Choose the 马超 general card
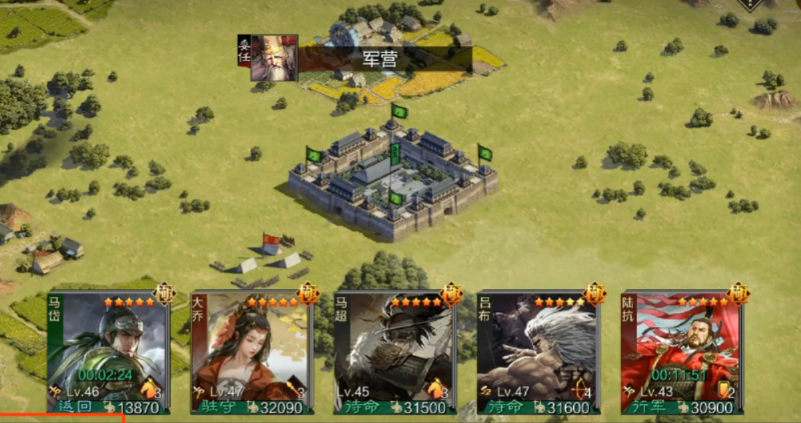 (393, 352)
